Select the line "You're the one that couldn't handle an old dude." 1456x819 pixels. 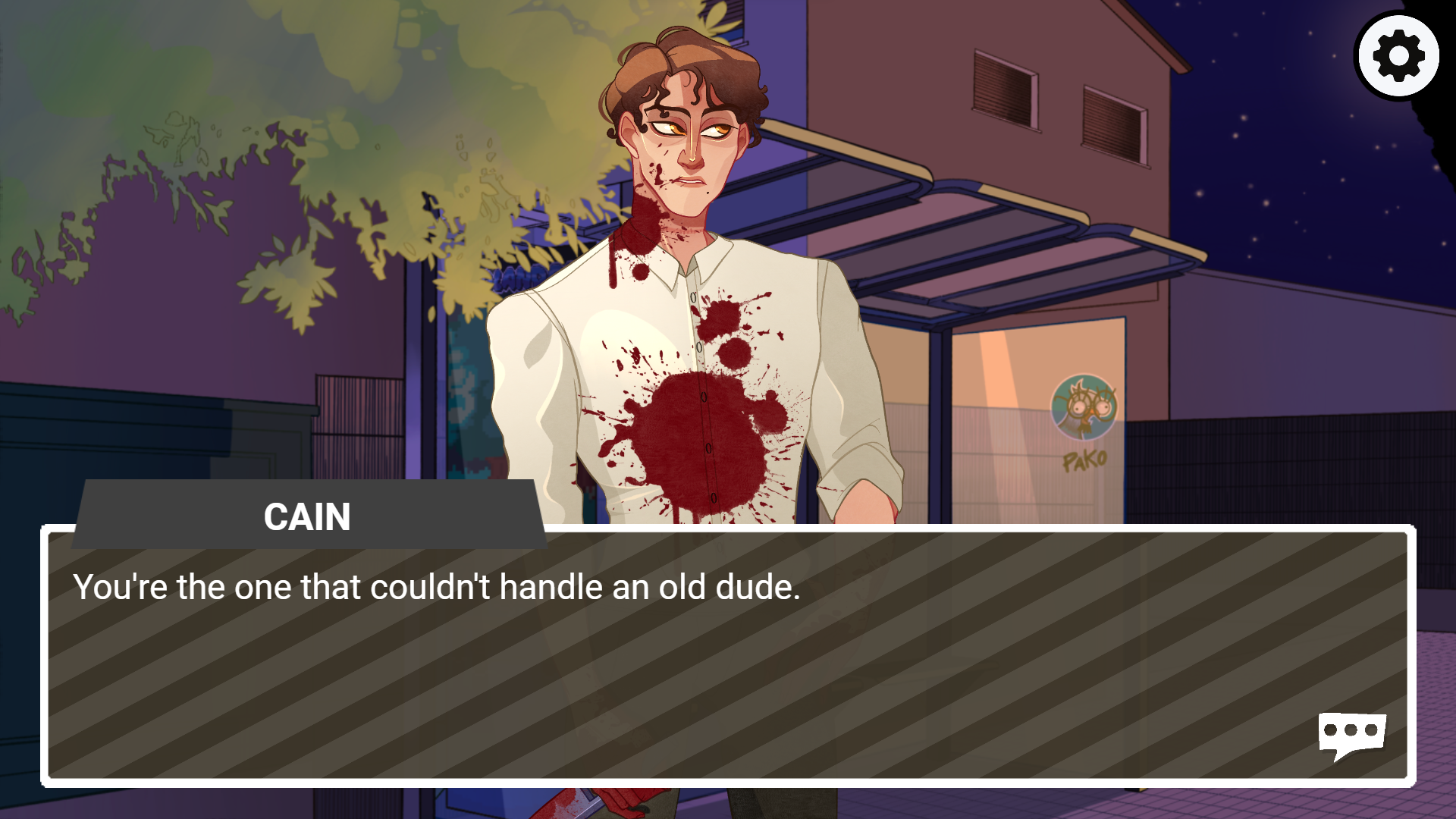point(436,585)
